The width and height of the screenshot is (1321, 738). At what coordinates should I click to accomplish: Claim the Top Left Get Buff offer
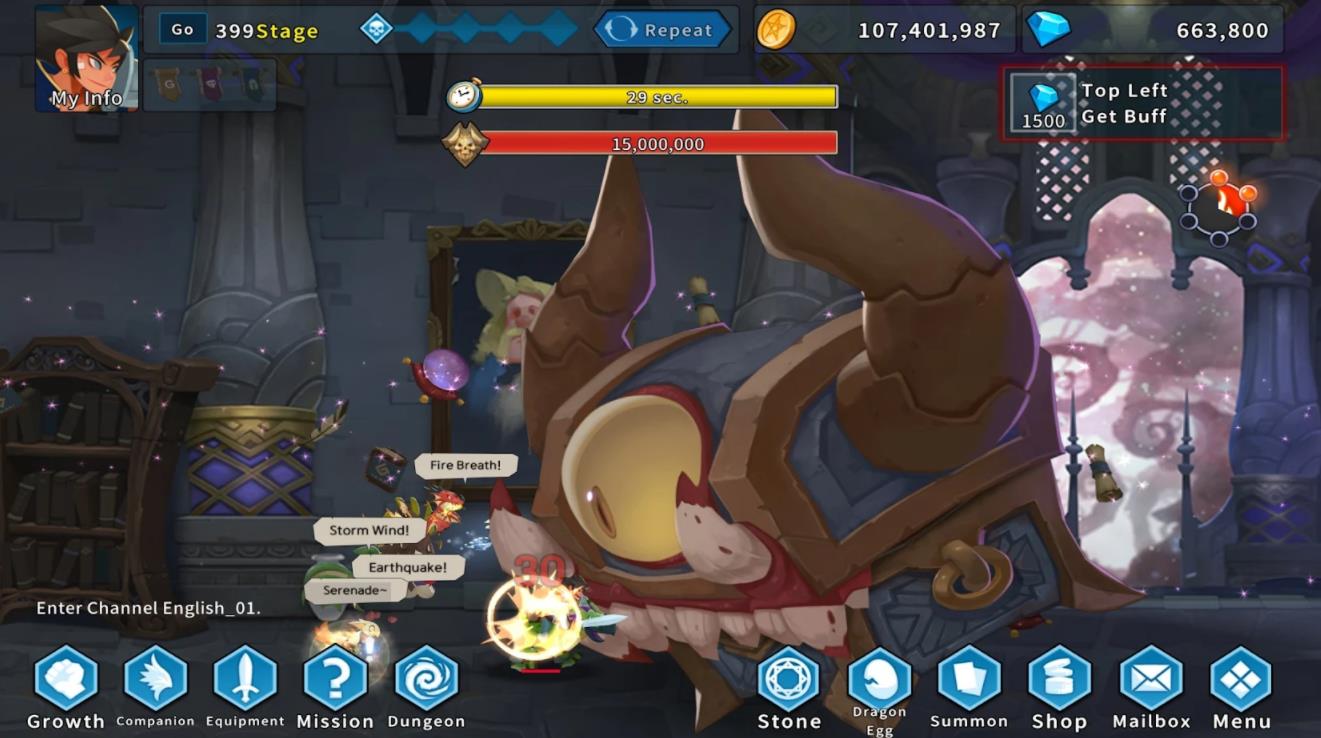point(1143,103)
